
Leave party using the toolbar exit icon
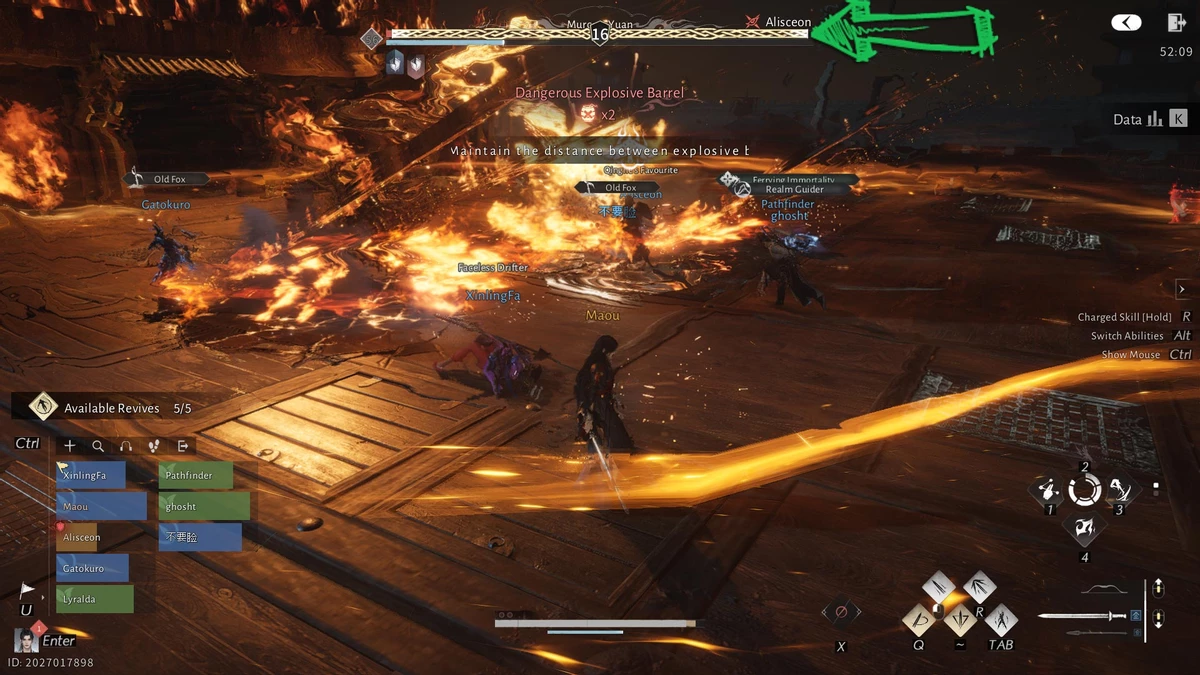[x=183, y=446]
